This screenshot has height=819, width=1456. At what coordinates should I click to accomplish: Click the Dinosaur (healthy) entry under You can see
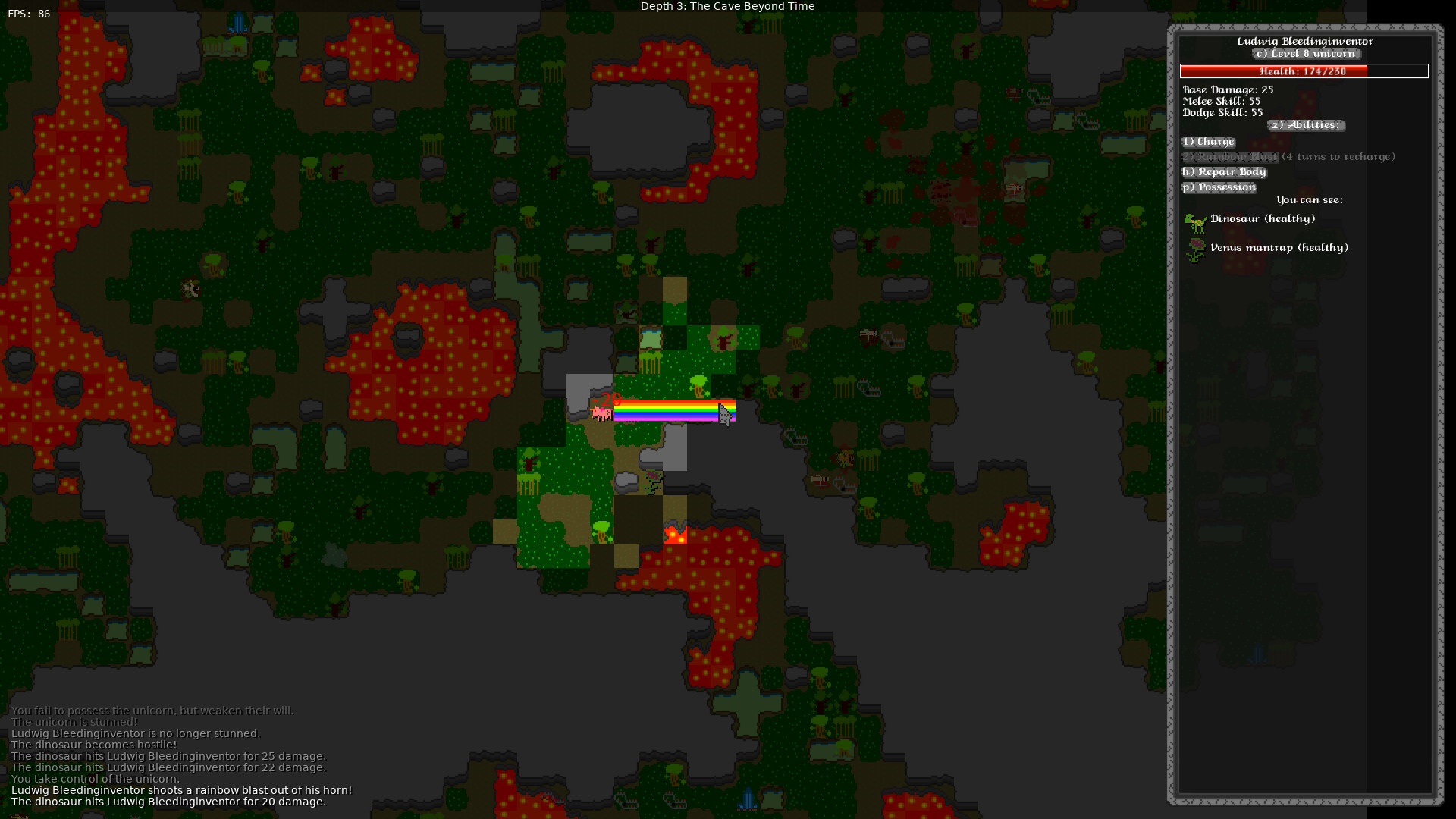(x=1263, y=218)
